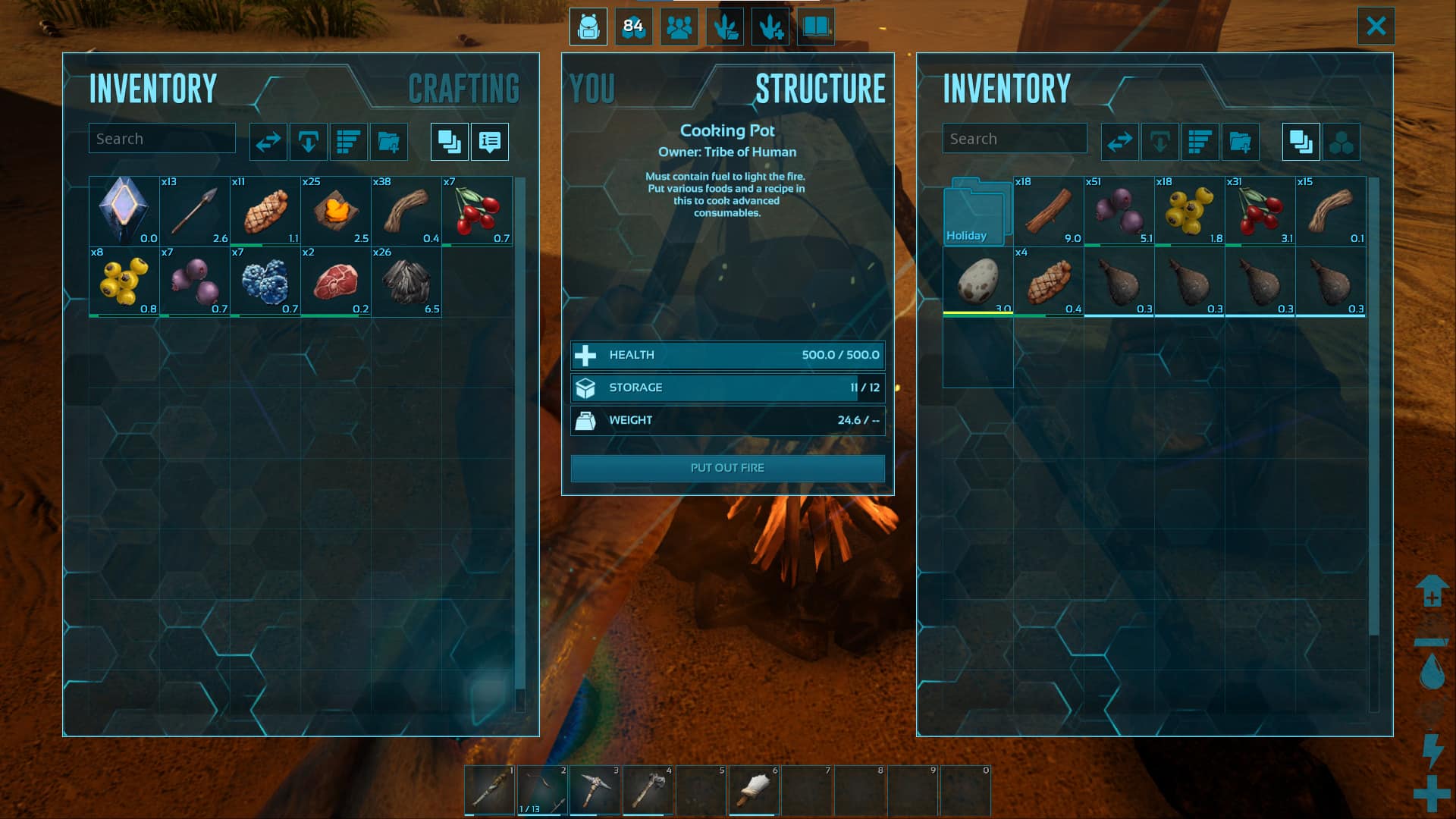Toggle the multi-item stack view in player inventory
The image size is (1456, 819).
(449, 142)
